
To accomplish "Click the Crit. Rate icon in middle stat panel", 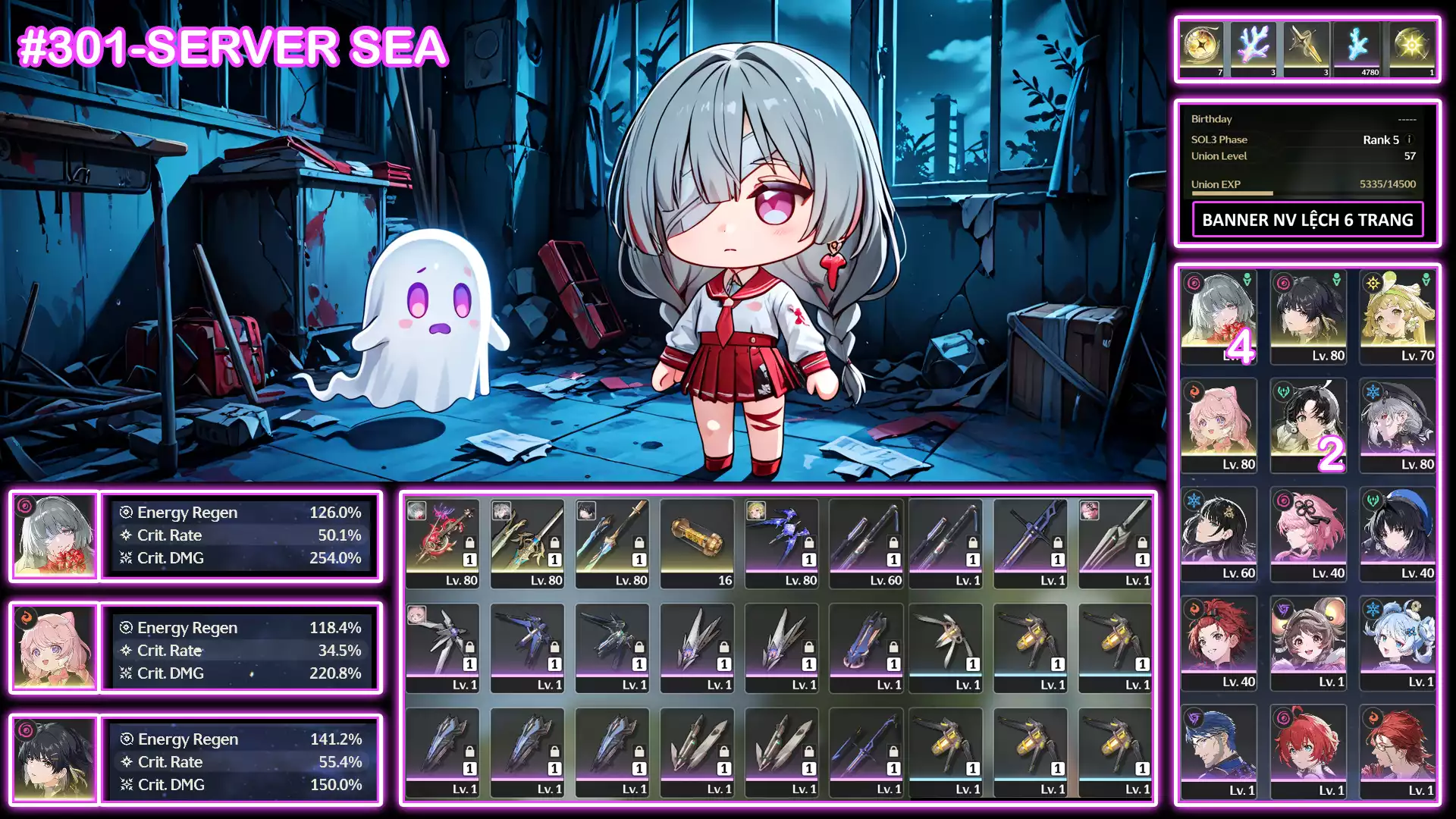I will 127,651.
